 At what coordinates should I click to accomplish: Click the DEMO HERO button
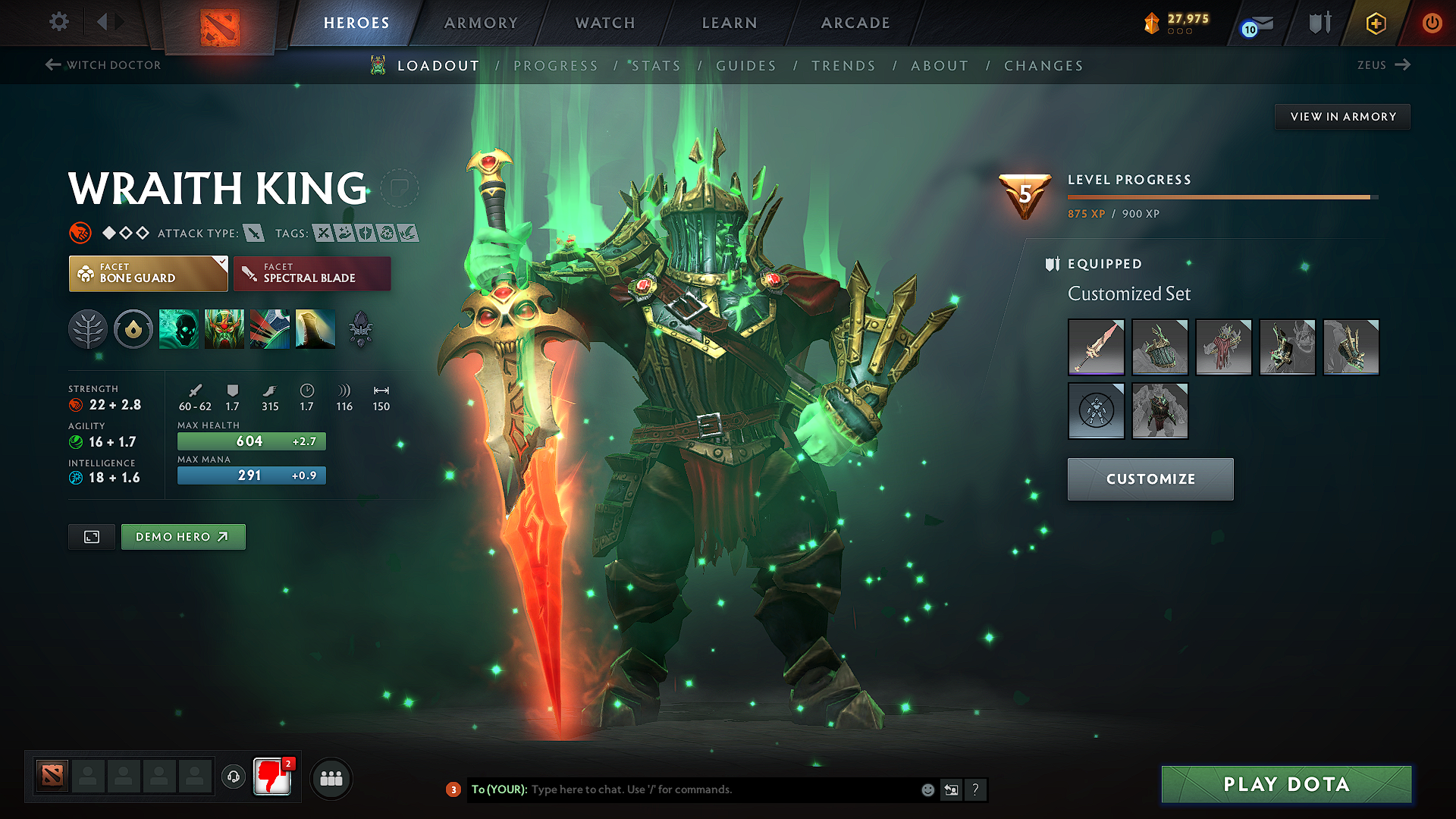coord(183,536)
